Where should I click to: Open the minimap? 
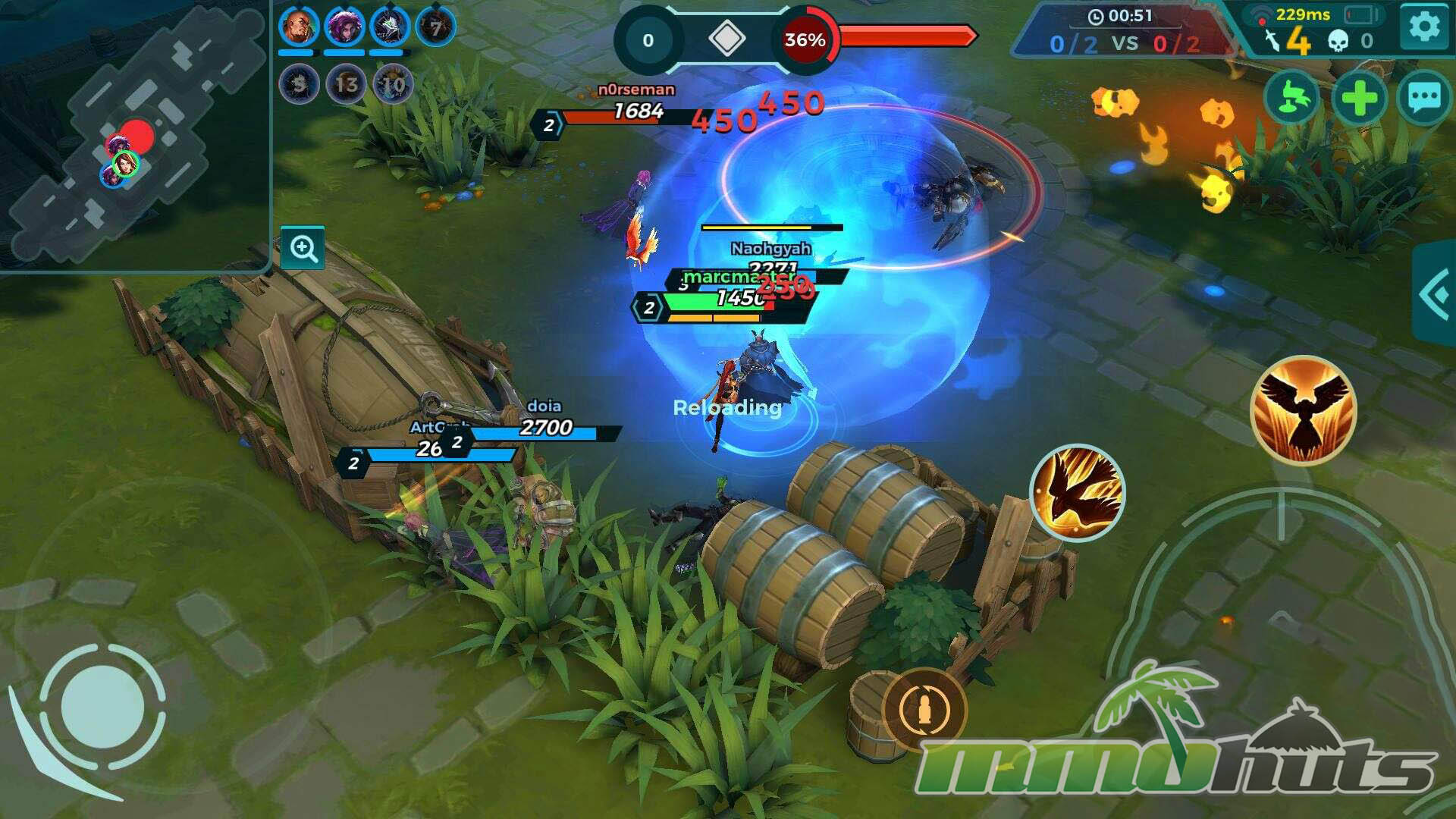pyautogui.click(x=133, y=133)
